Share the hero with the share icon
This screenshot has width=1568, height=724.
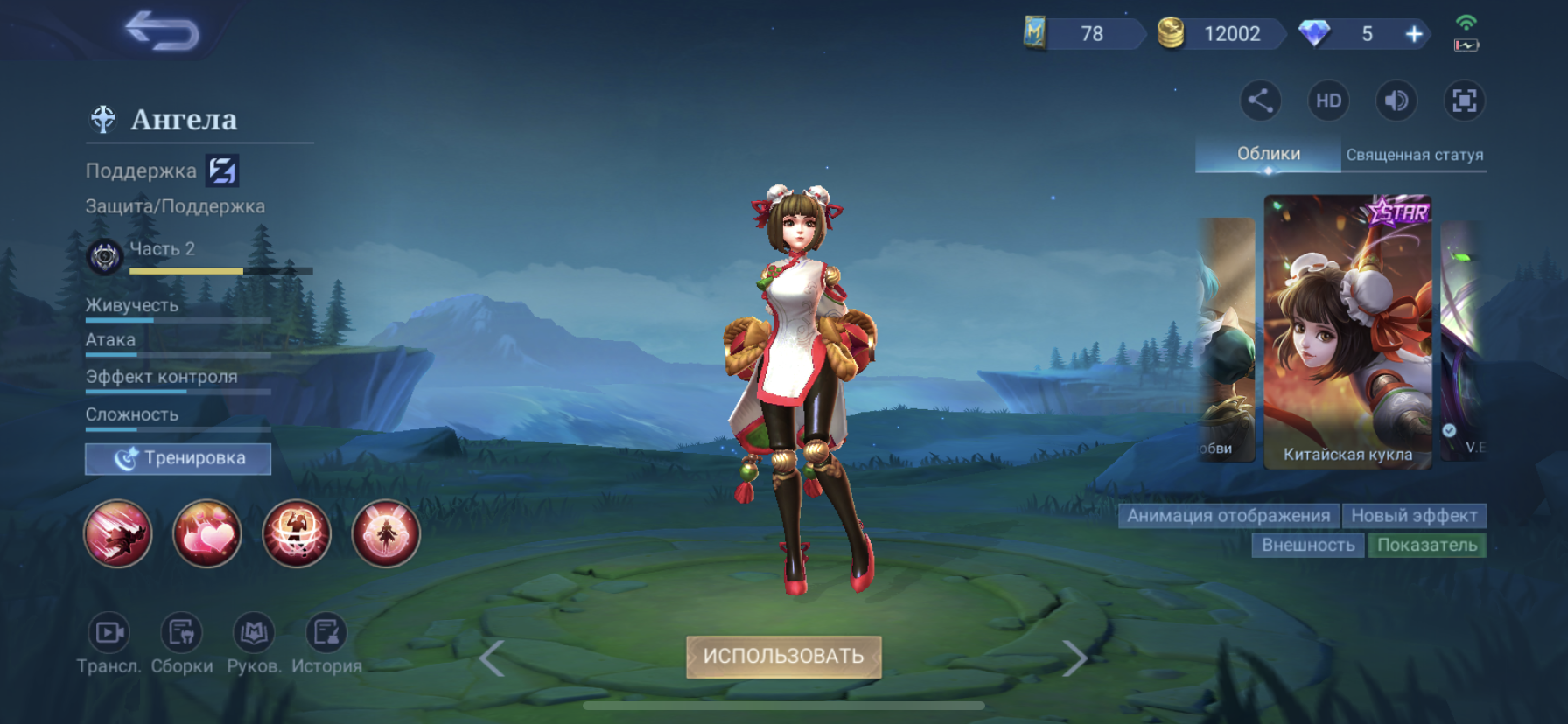tap(1260, 101)
